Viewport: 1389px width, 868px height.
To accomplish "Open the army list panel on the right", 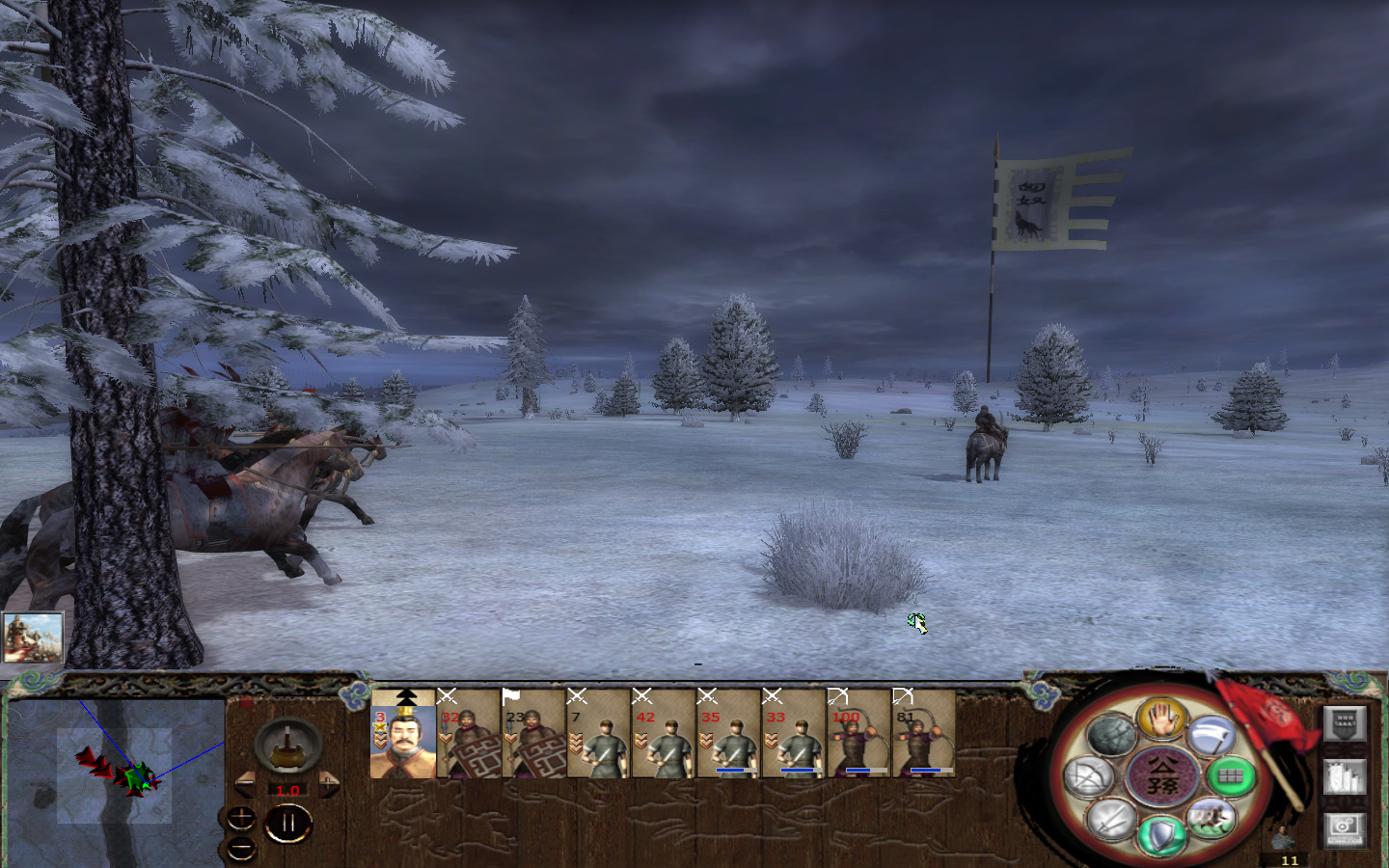I will [1345, 721].
